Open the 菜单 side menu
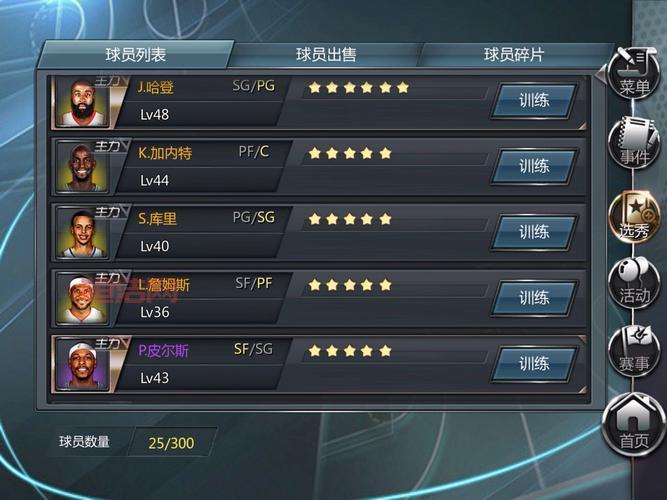 [634, 74]
